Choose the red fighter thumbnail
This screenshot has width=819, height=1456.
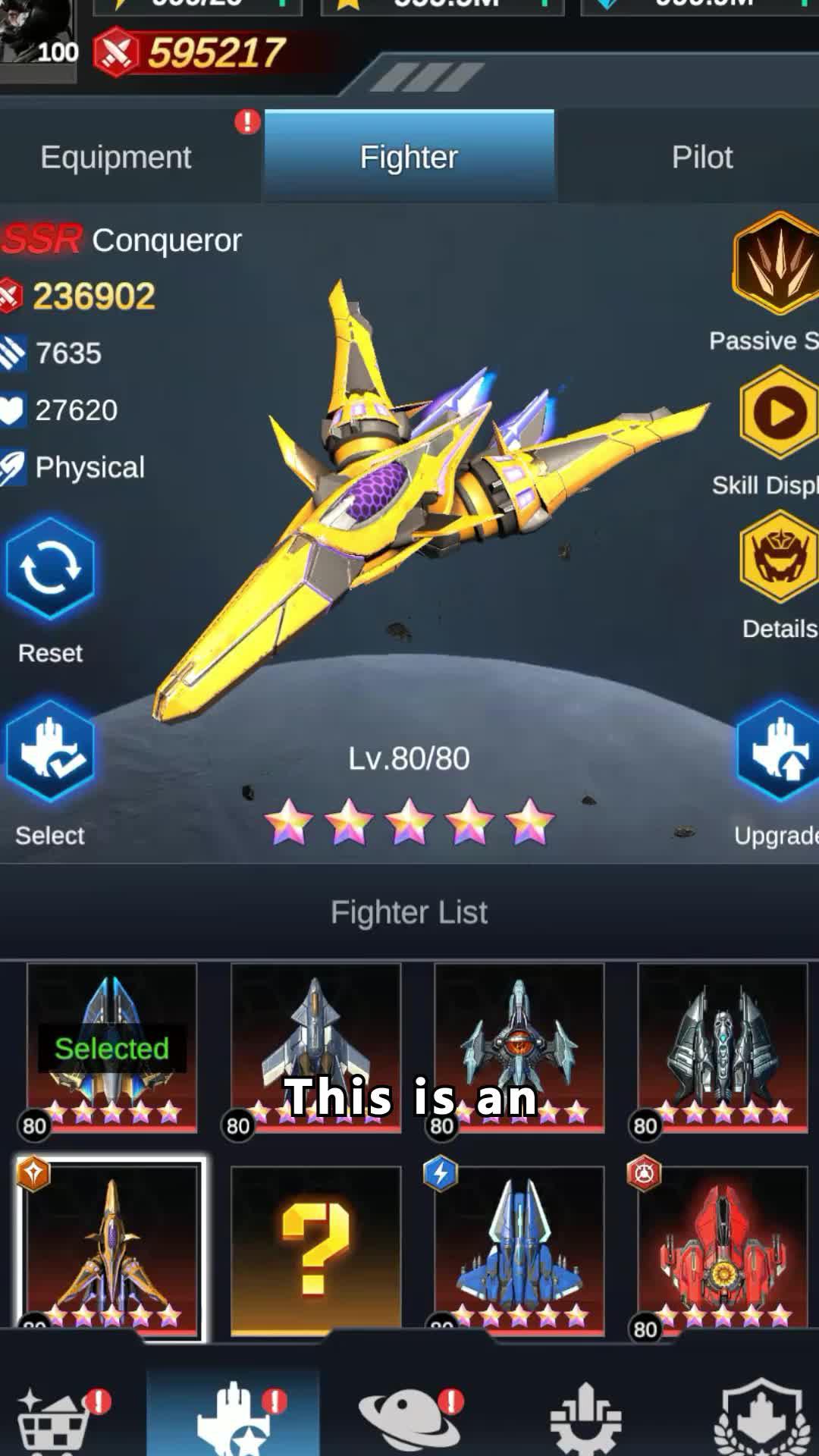tap(722, 1247)
